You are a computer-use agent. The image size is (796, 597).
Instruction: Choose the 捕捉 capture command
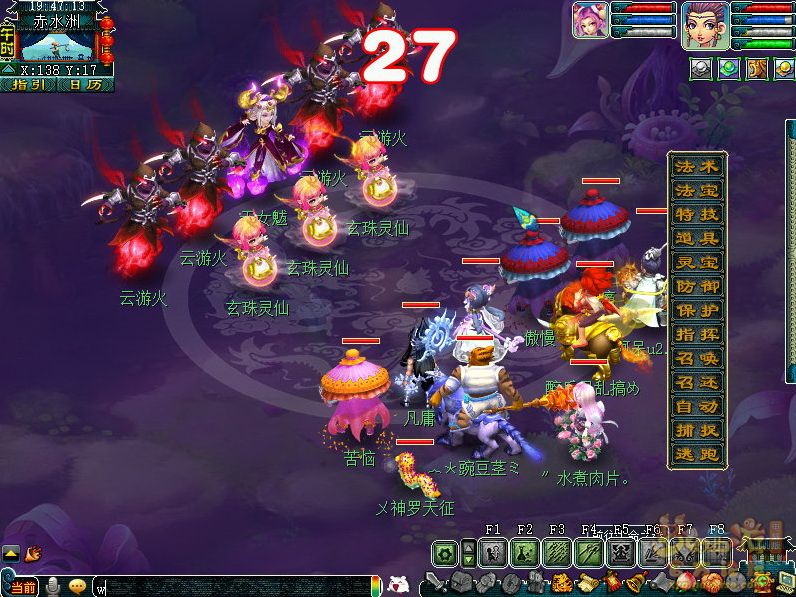pyautogui.click(x=698, y=431)
